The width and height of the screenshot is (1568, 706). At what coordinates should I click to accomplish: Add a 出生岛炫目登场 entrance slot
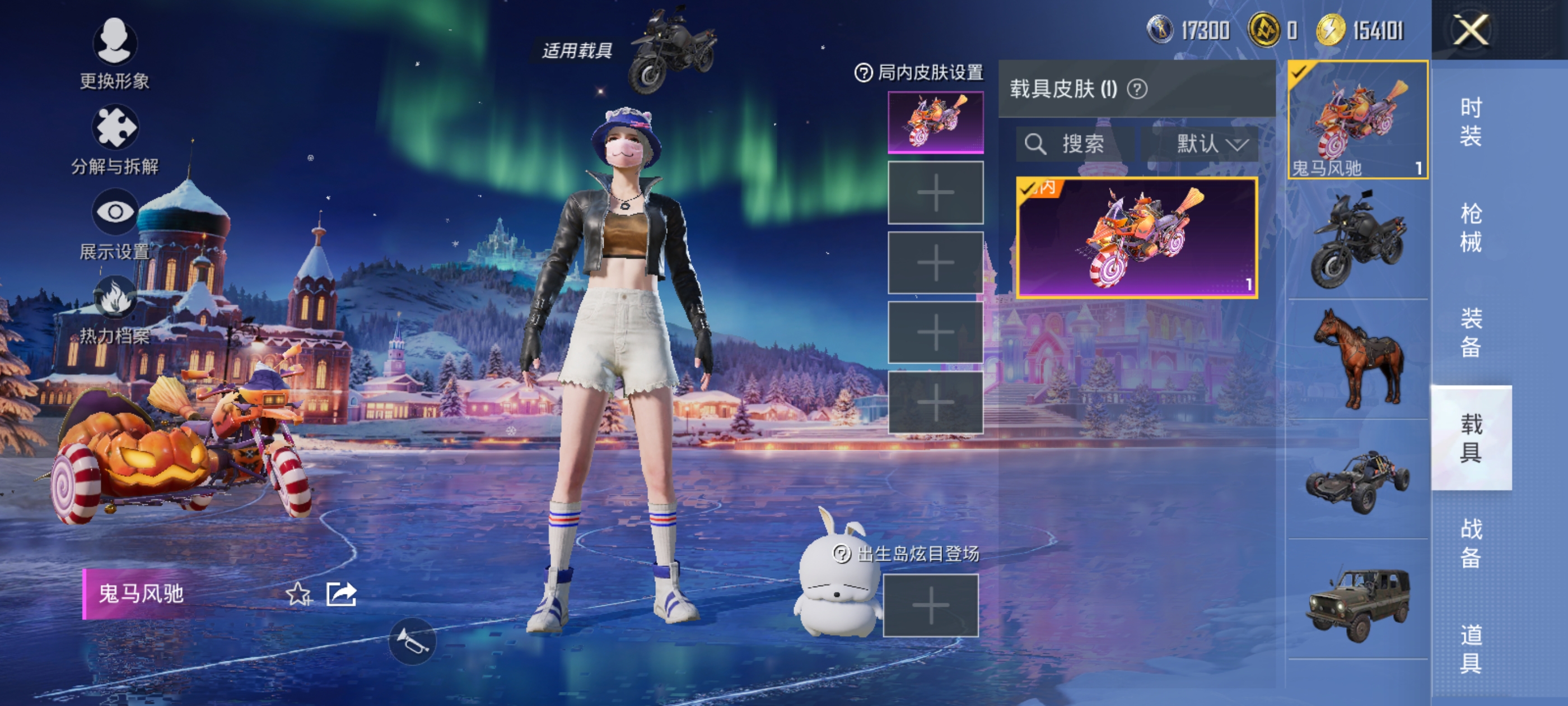(x=930, y=606)
